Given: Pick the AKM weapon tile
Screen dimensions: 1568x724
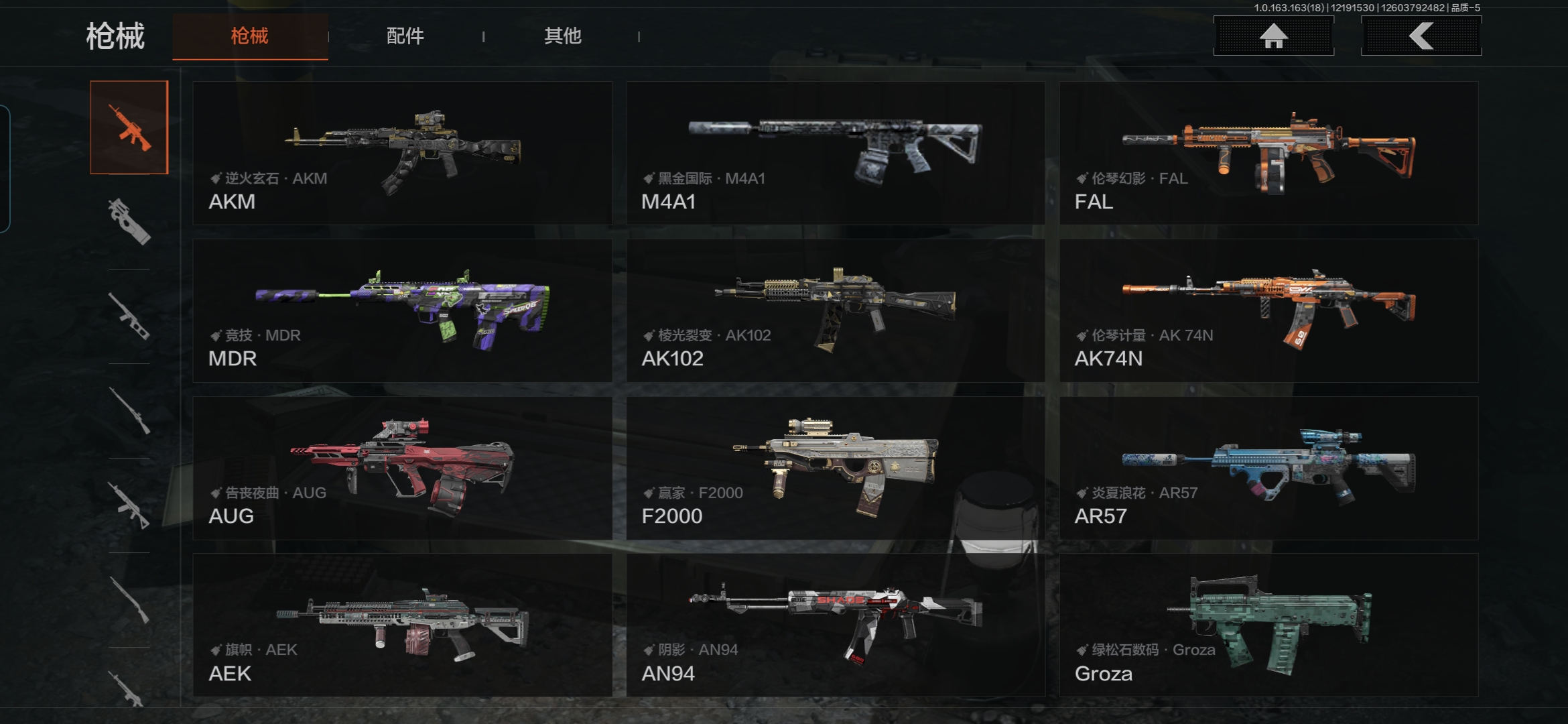Looking at the screenshot, I should [x=402, y=154].
